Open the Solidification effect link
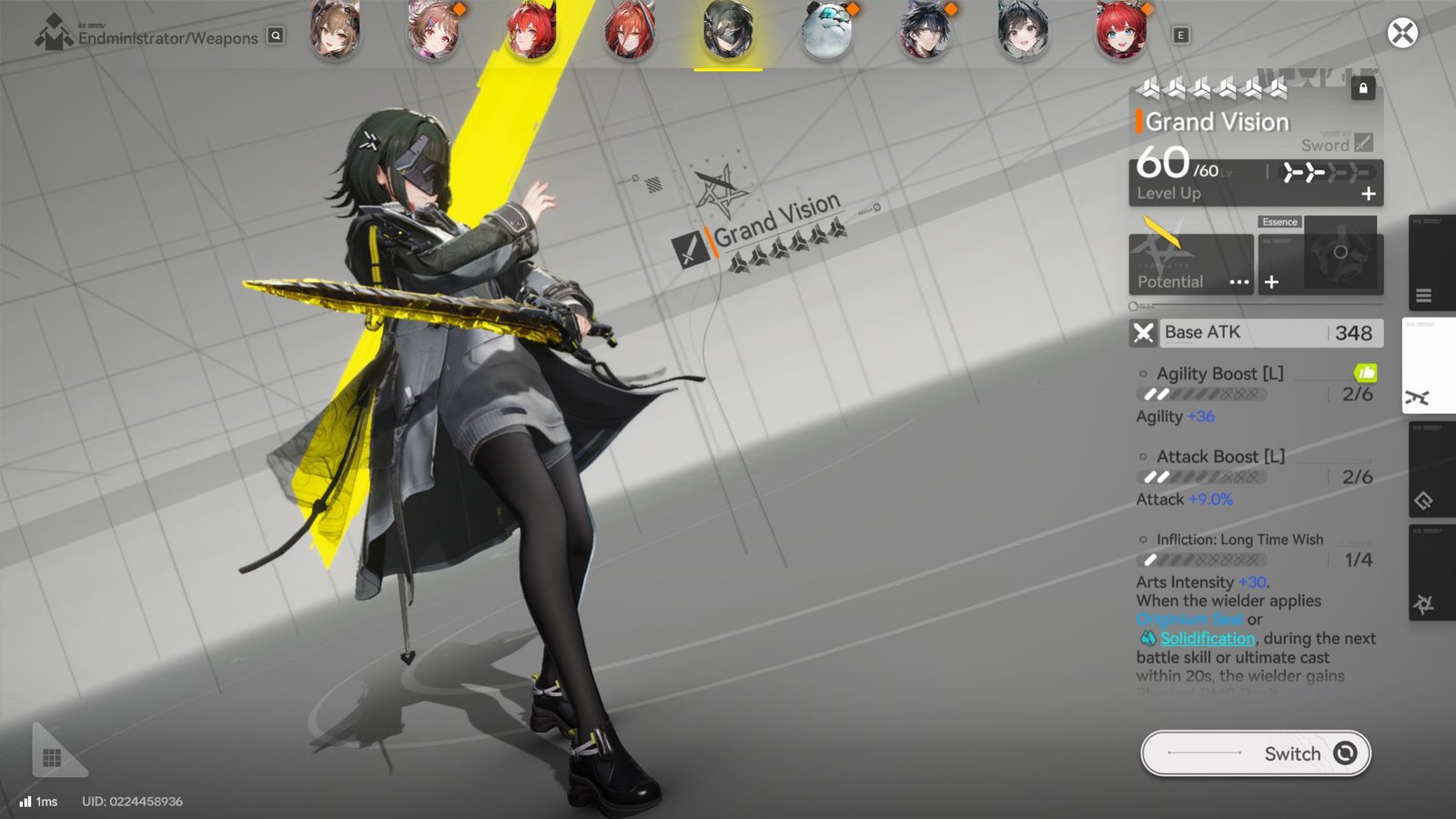 (1207, 639)
